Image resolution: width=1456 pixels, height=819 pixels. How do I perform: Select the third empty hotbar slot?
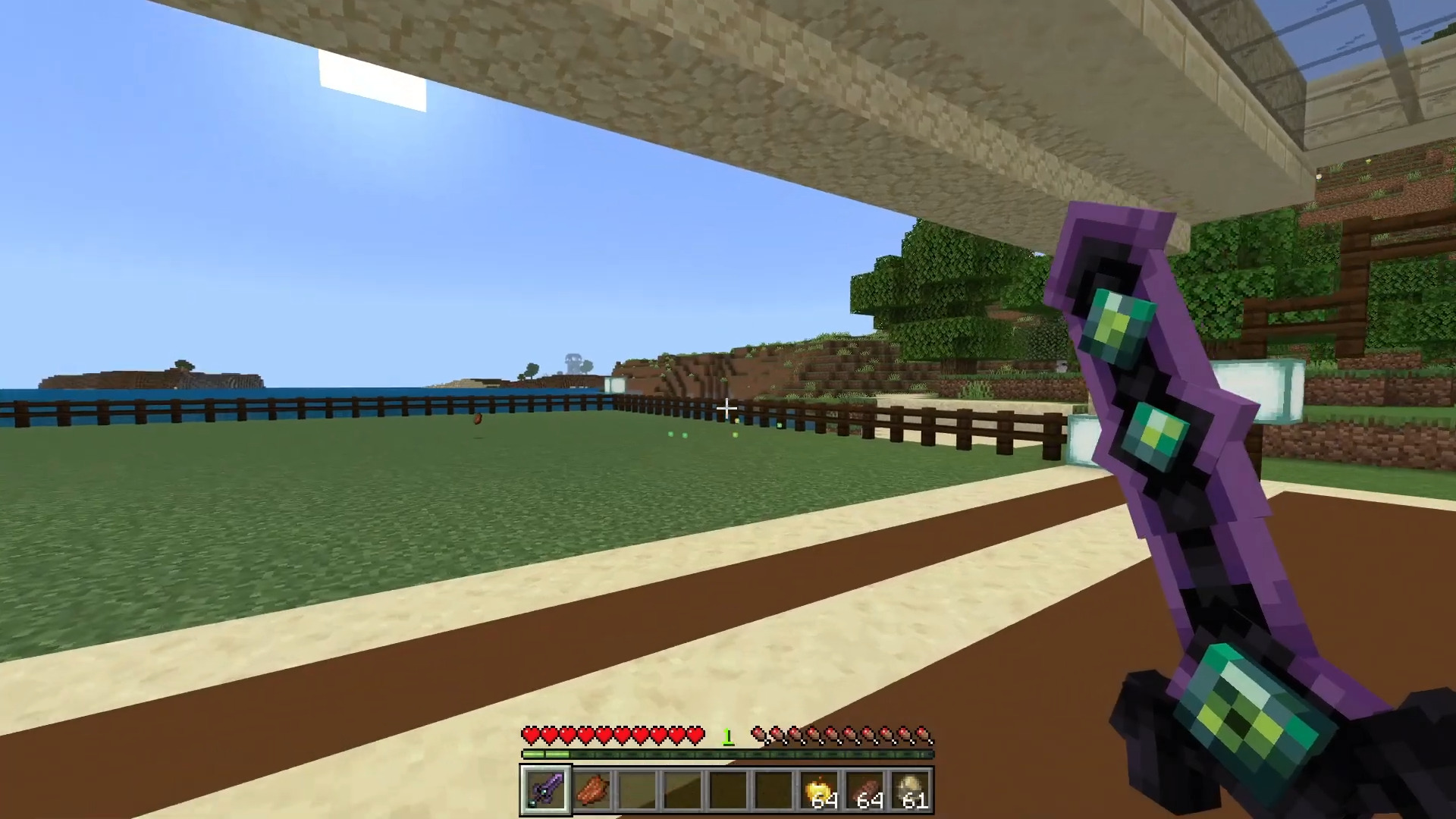pyautogui.click(x=730, y=789)
